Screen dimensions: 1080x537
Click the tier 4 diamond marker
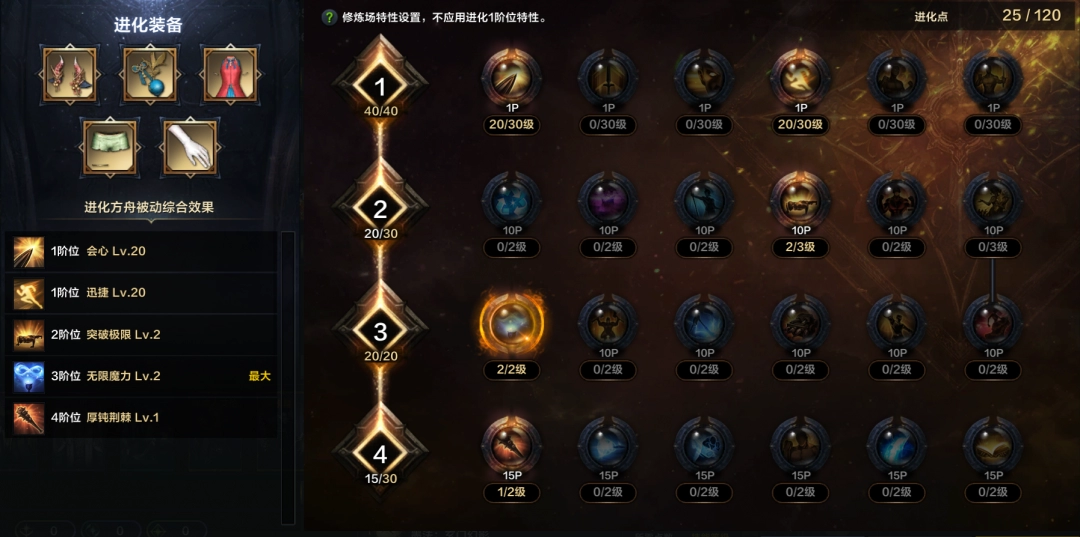tap(380, 453)
